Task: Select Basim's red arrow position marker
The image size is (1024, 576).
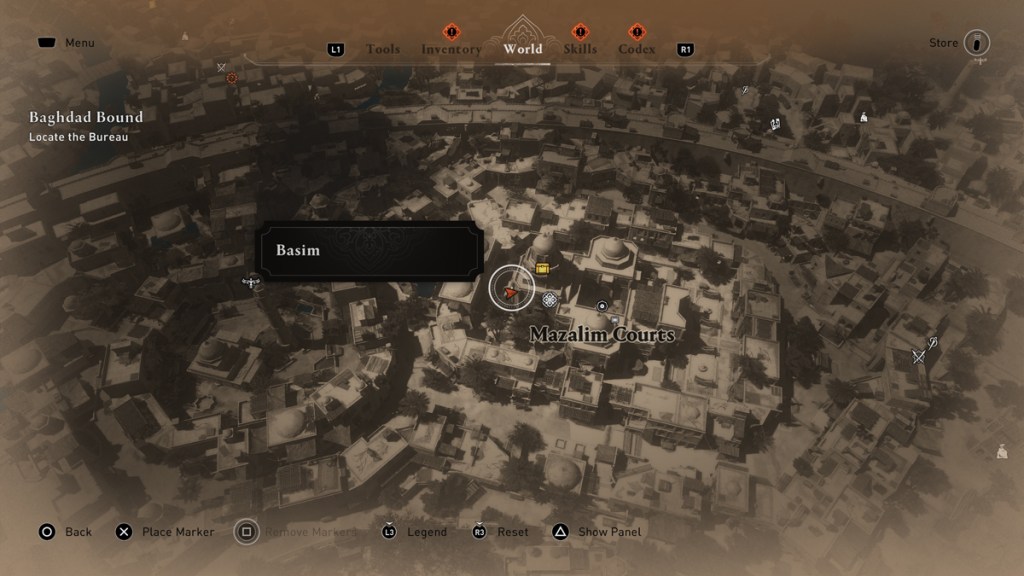Action: (512, 291)
